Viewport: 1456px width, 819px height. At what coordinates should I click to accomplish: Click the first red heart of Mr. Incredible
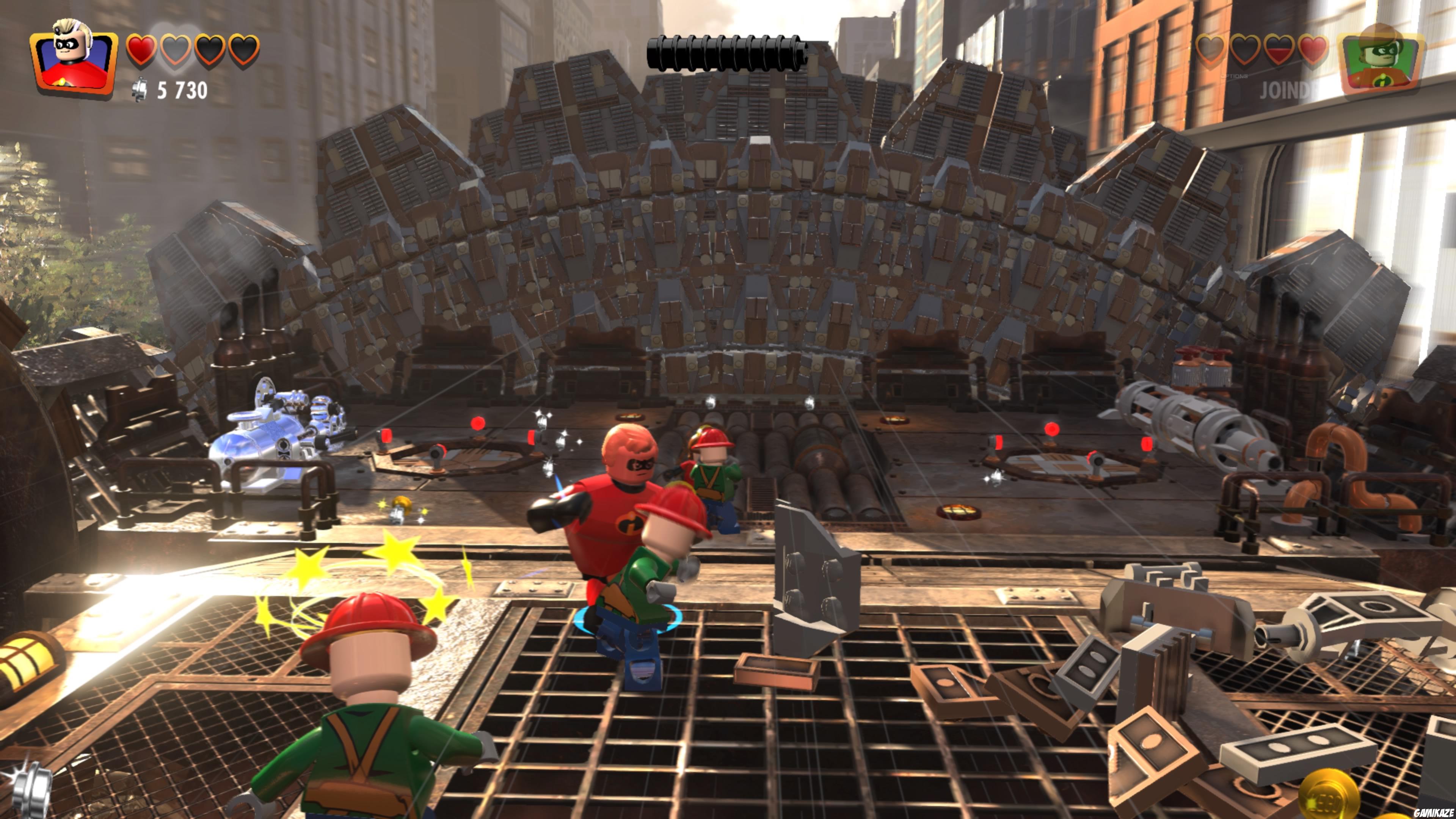click(141, 51)
